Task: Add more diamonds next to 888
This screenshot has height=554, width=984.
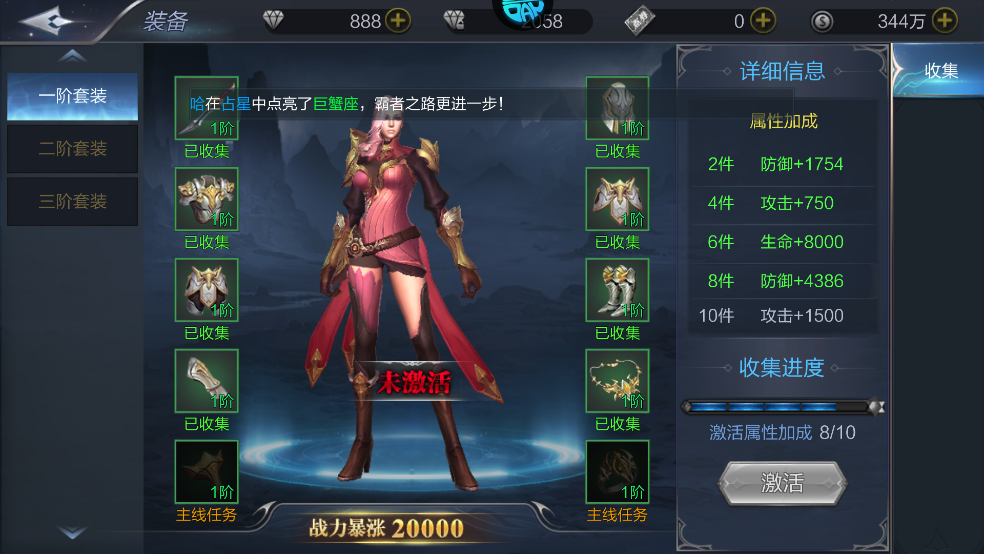Action: pyautogui.click(x=397, y=21)
